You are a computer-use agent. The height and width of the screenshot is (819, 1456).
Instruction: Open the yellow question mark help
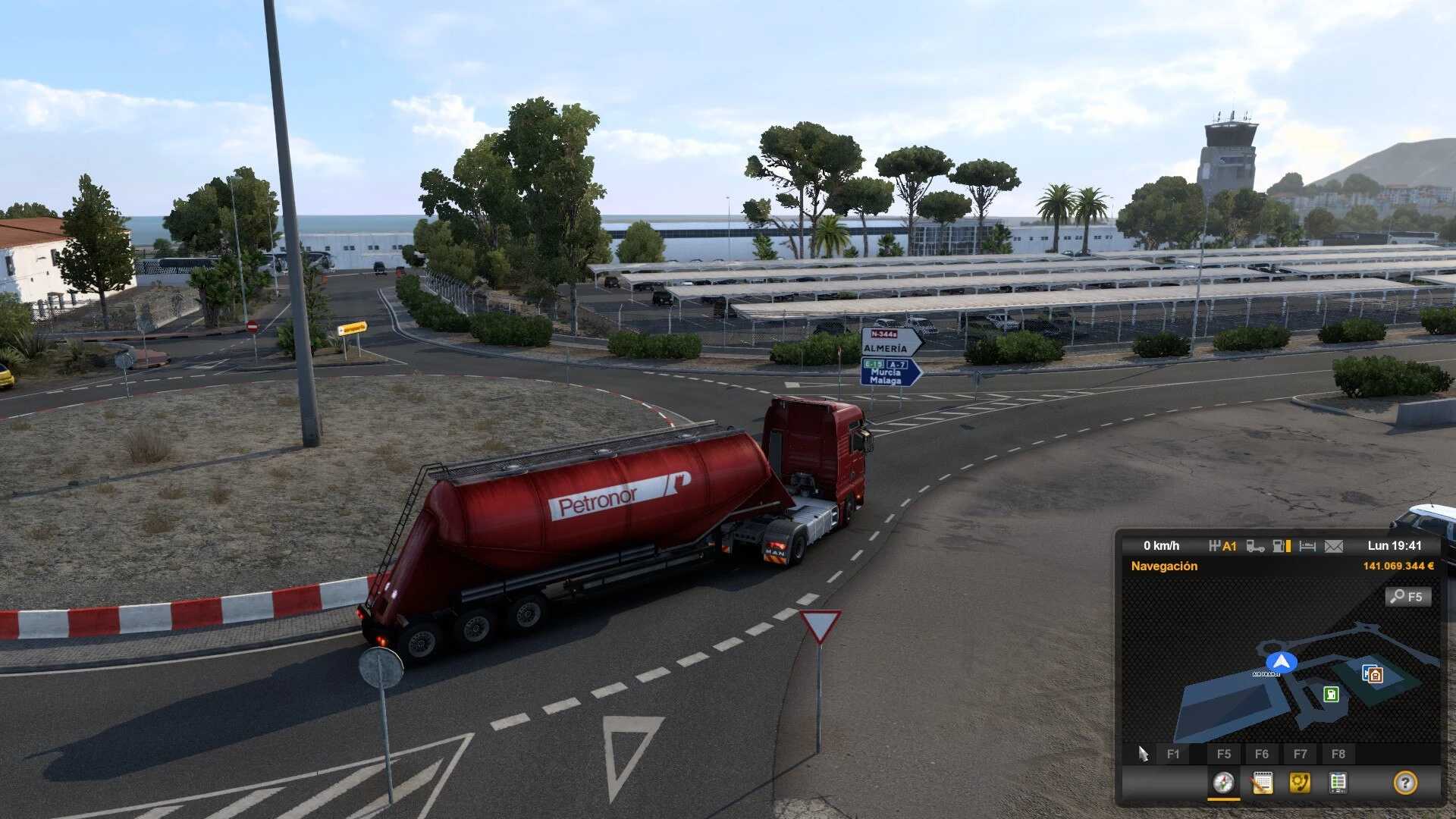click(x=1404, y=783)
